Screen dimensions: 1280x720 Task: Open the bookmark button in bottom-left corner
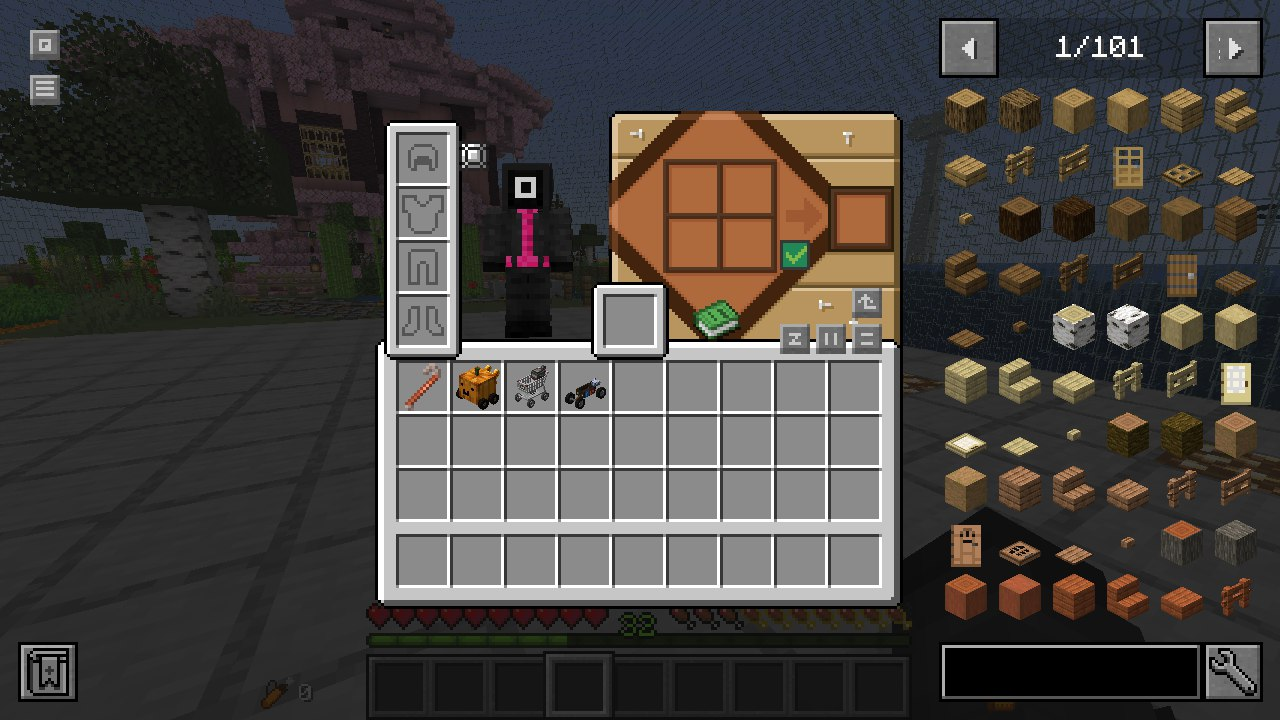48,672
